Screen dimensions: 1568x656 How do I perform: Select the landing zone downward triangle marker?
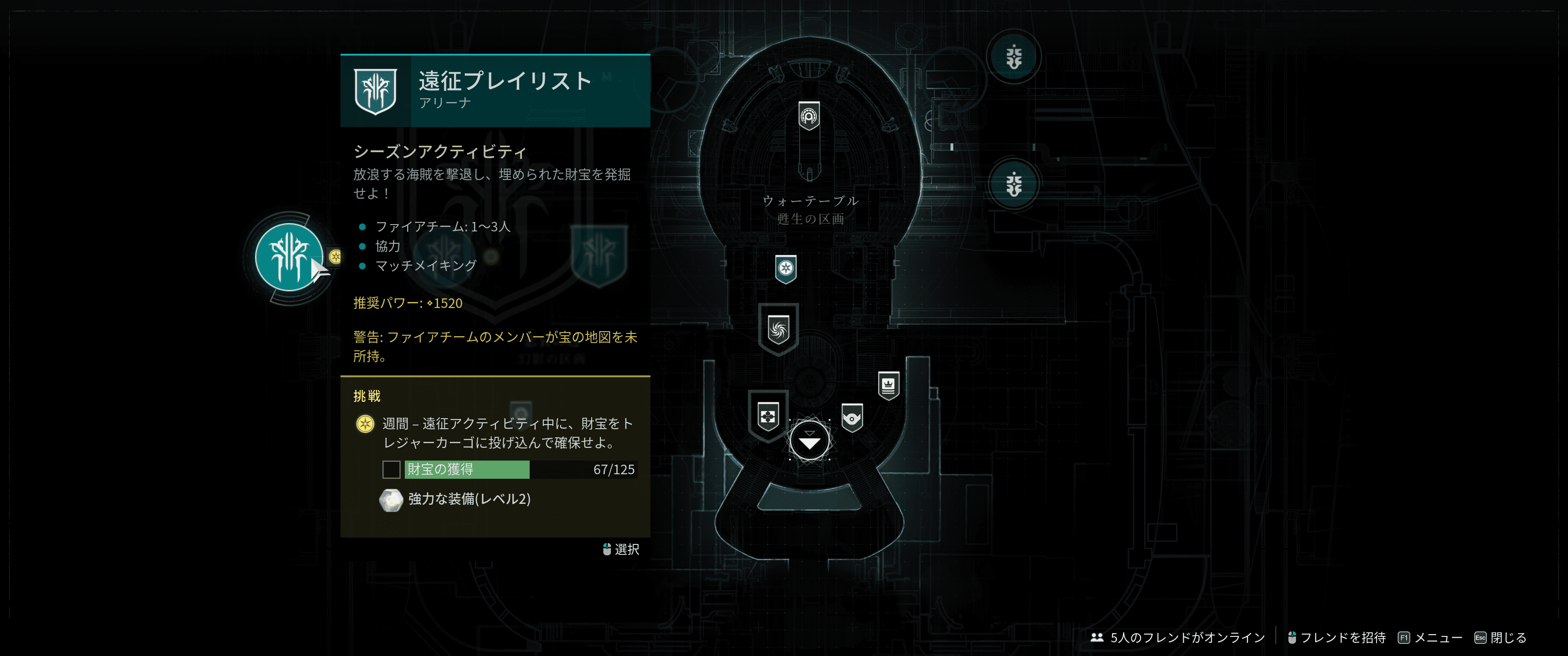(809, 440)
